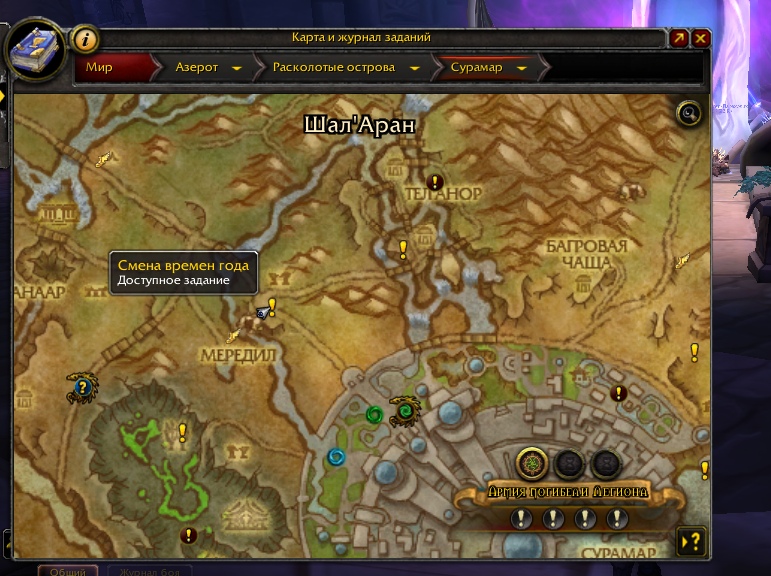Open the map info "i" help button

[85, 40]
